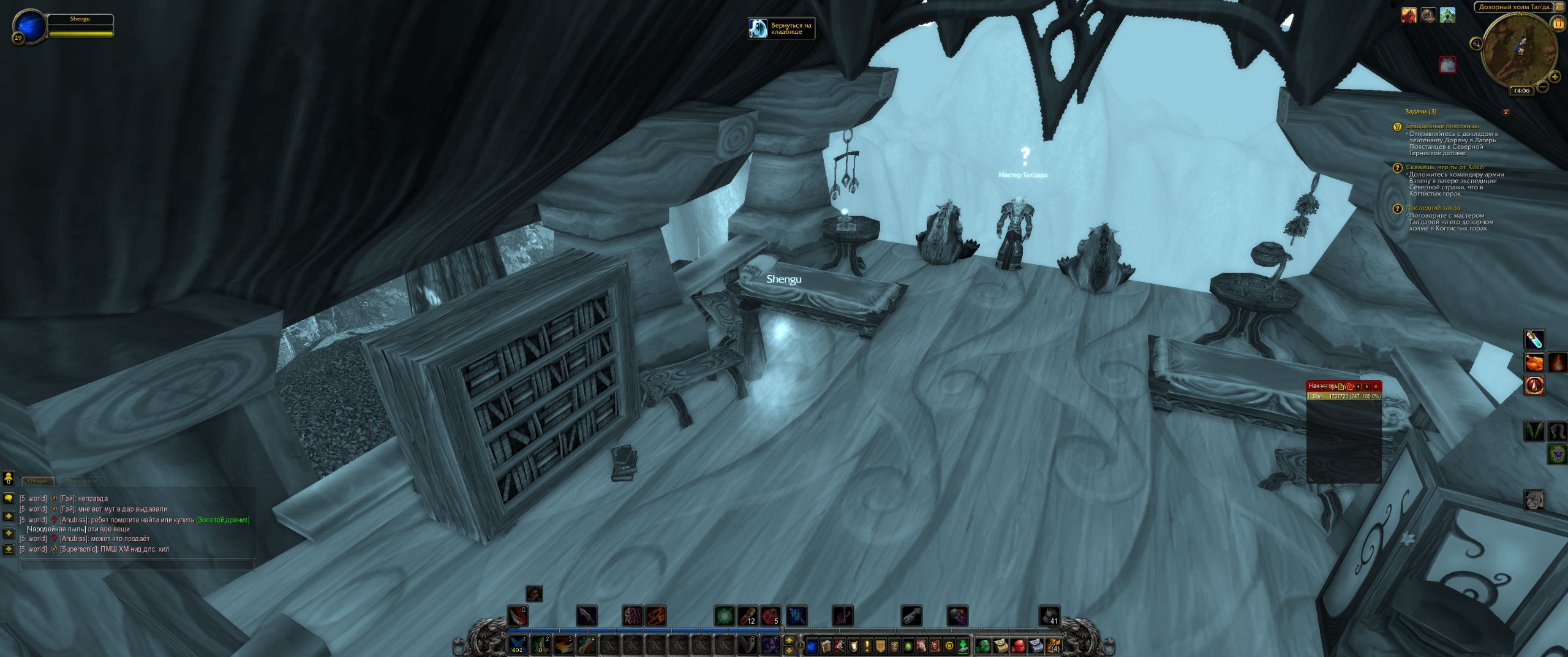Page the action bar up
The width and height of the screenshot is (1568, 657).
point(789,640)
